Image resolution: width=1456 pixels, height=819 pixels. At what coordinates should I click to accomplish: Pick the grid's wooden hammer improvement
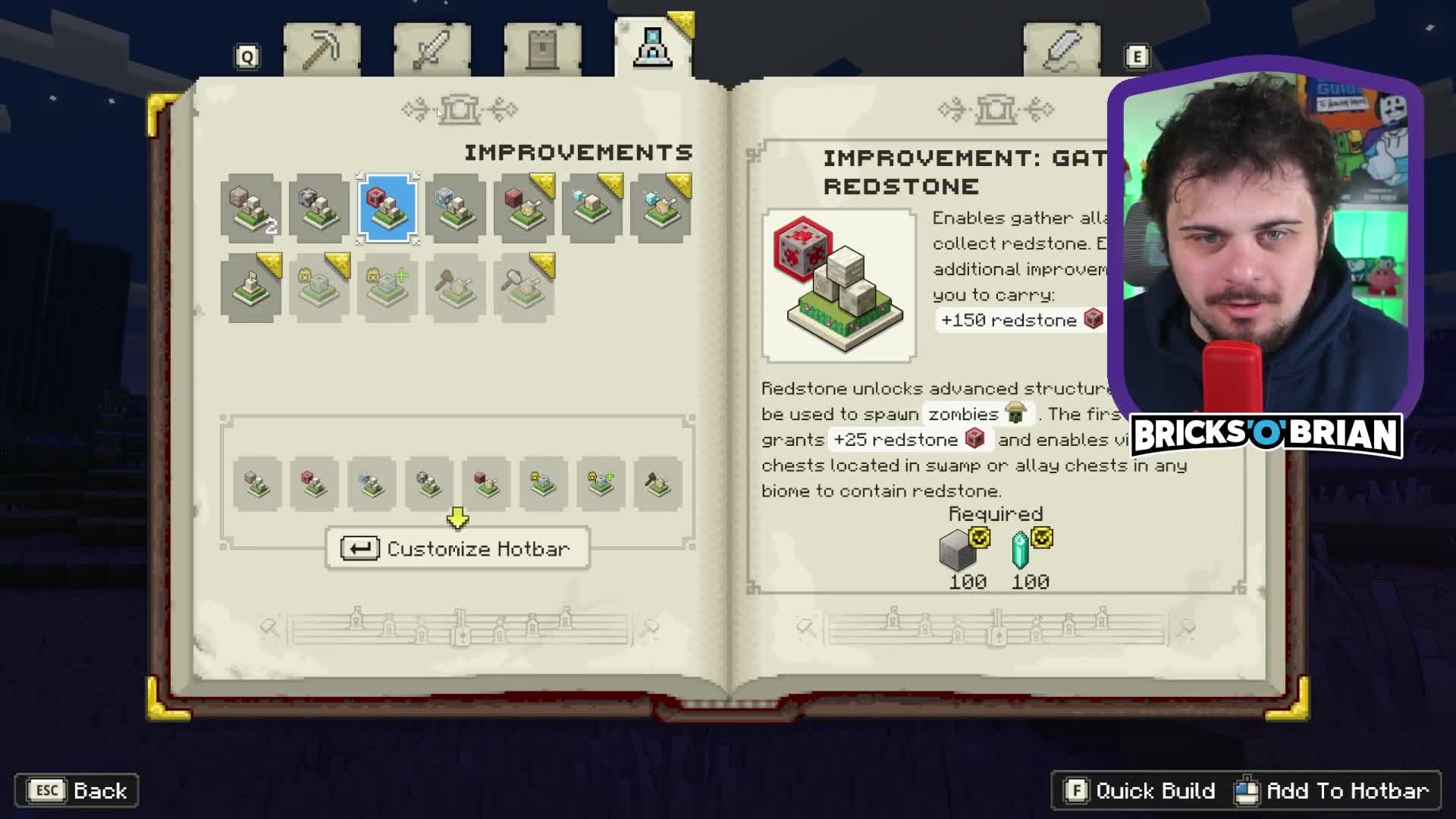coord(456,288)
